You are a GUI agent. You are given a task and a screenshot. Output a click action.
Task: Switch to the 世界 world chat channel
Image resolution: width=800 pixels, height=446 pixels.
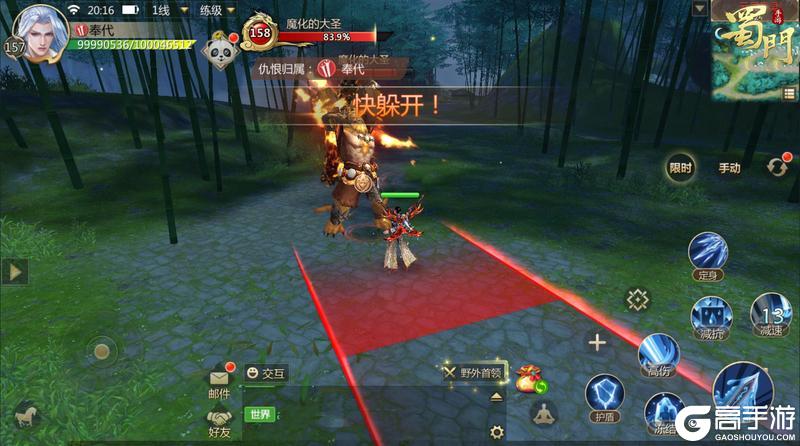tap(260, 414)
